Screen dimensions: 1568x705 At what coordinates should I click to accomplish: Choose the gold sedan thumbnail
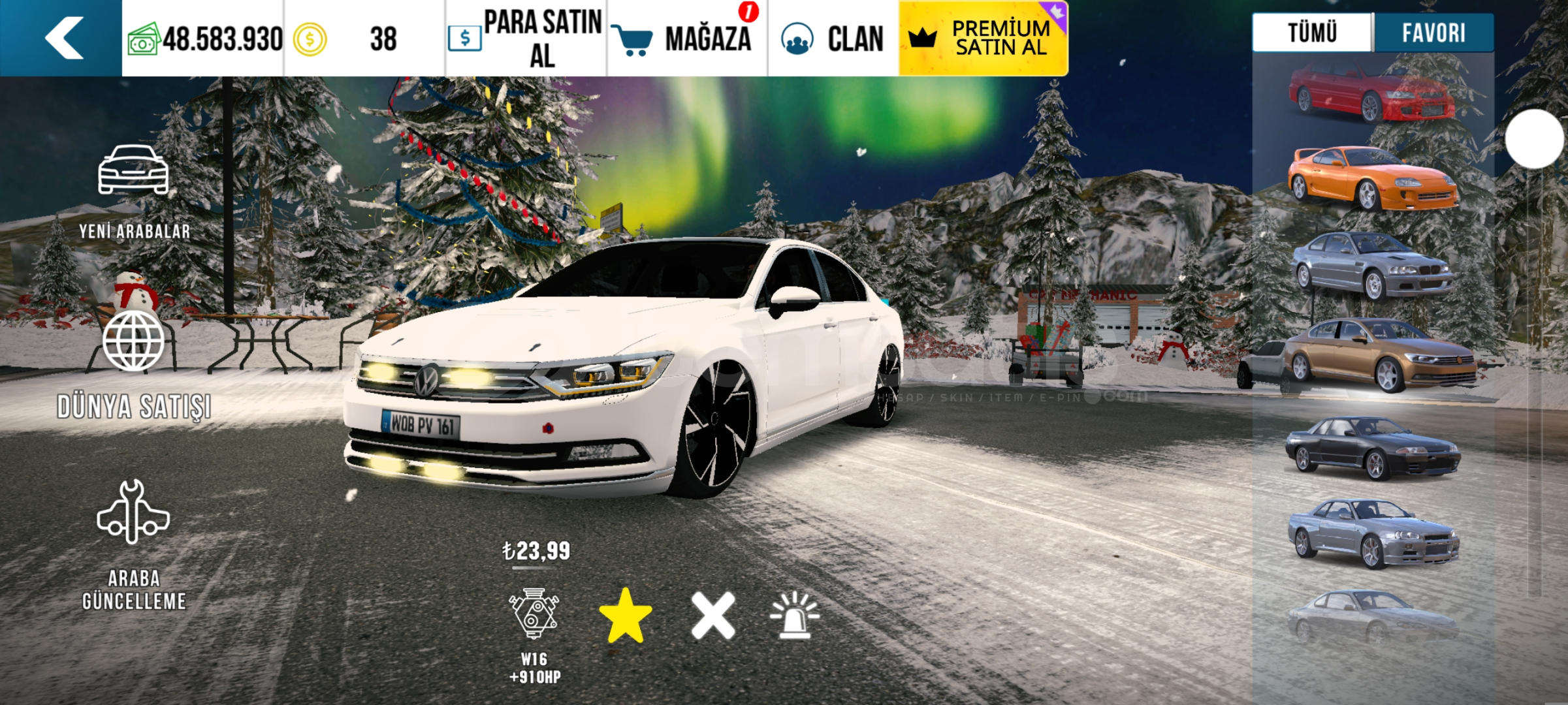(1378, 356)
